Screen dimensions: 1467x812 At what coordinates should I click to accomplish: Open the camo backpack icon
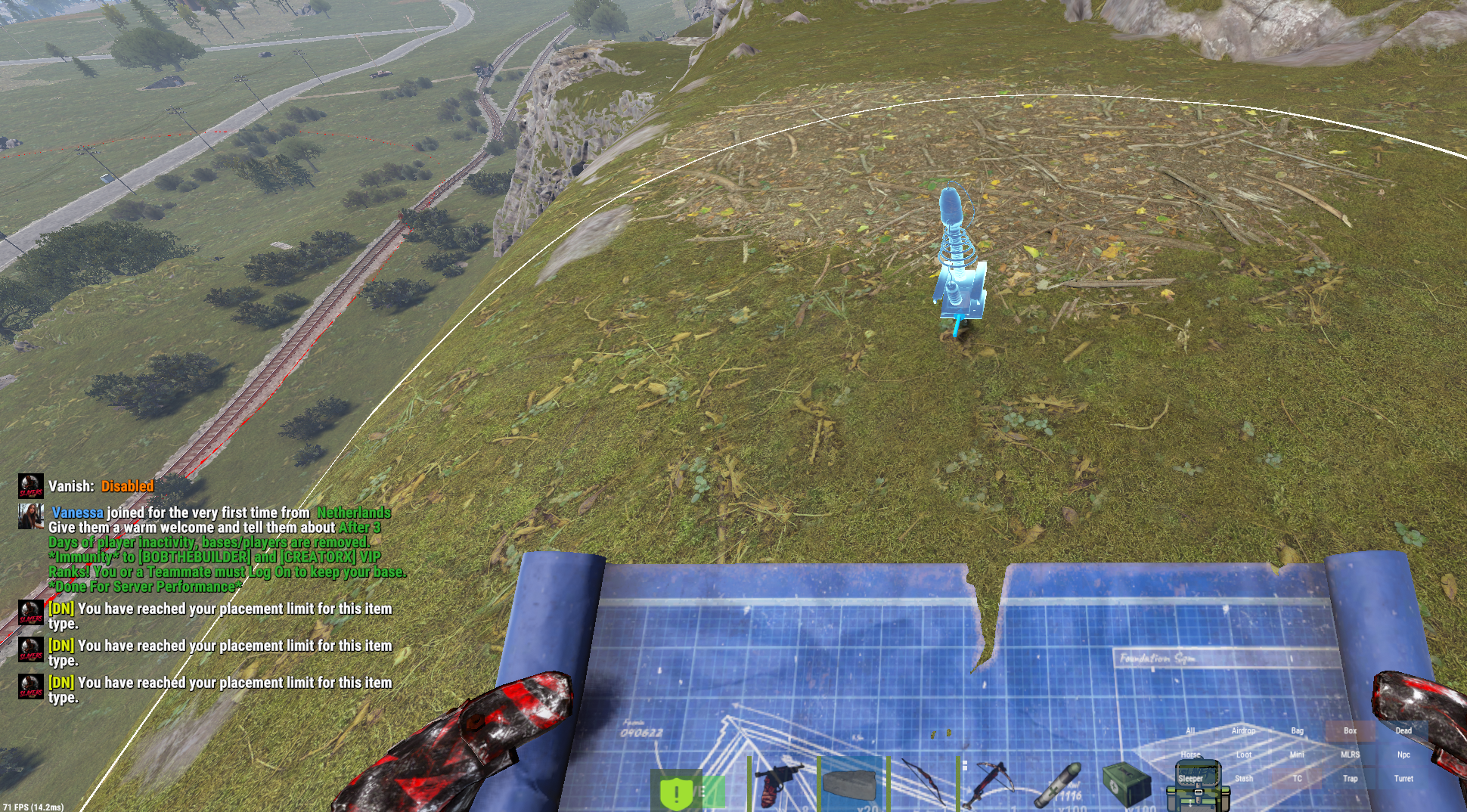(1197, 788)
